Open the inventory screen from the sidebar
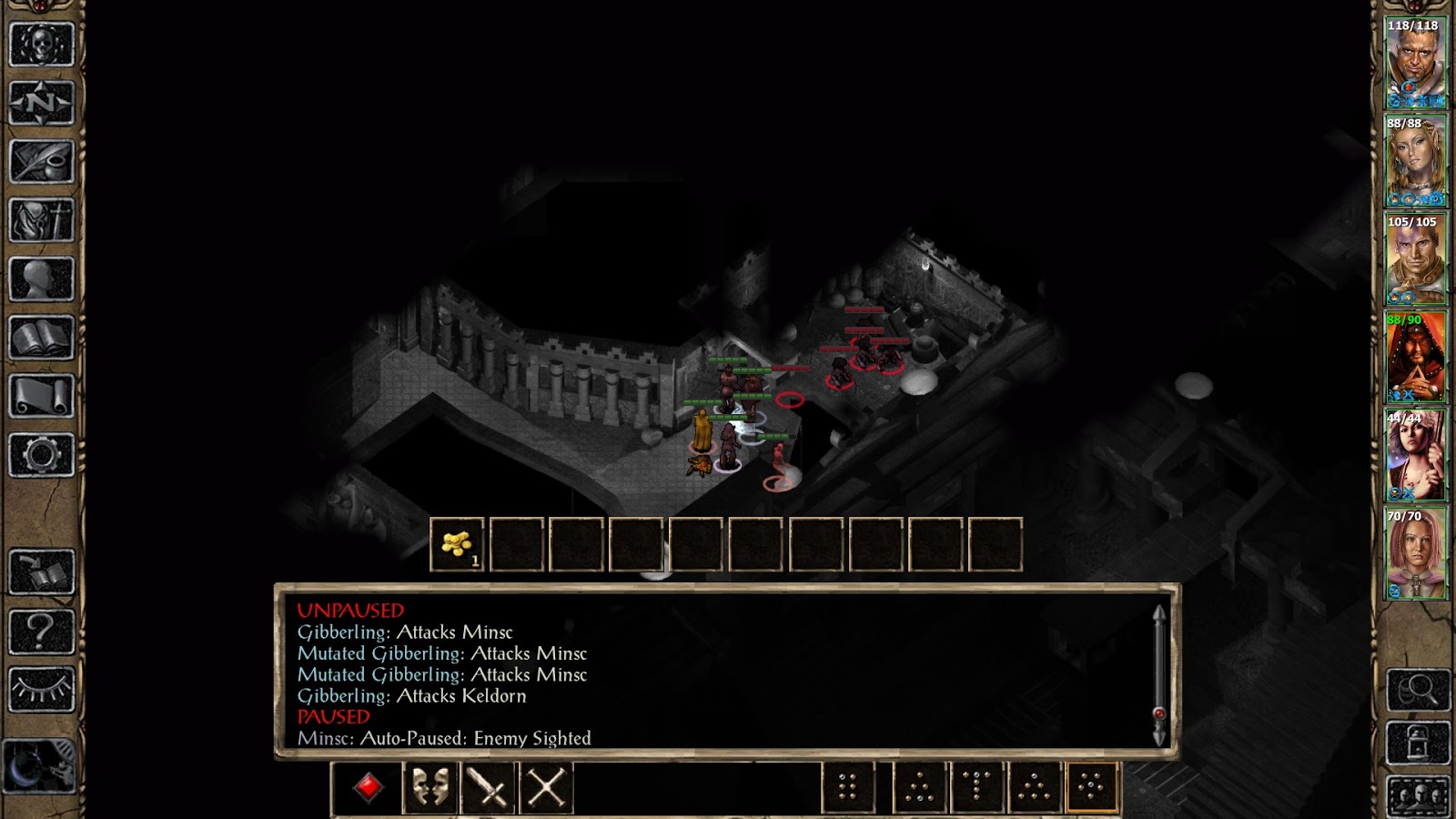 tap(41, 220)
